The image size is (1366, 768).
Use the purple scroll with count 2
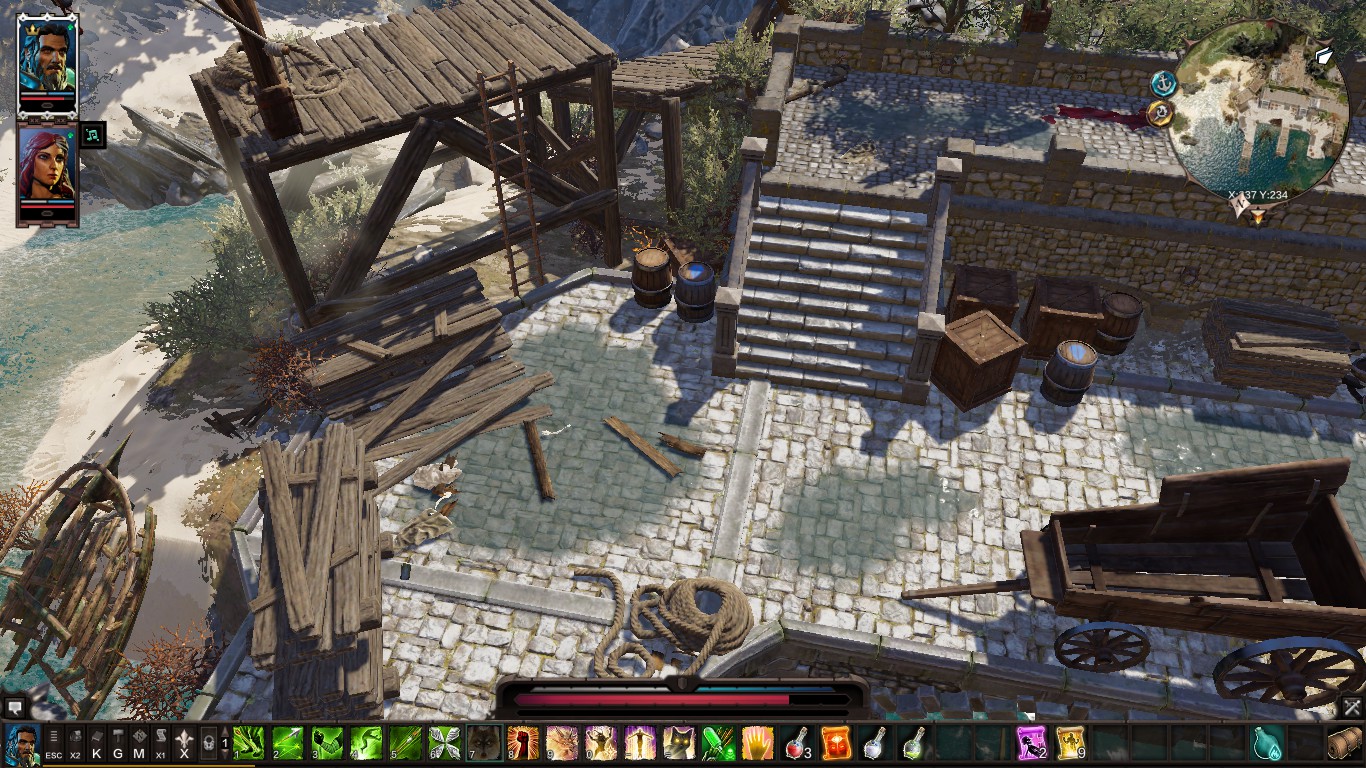coord(1031,744)
